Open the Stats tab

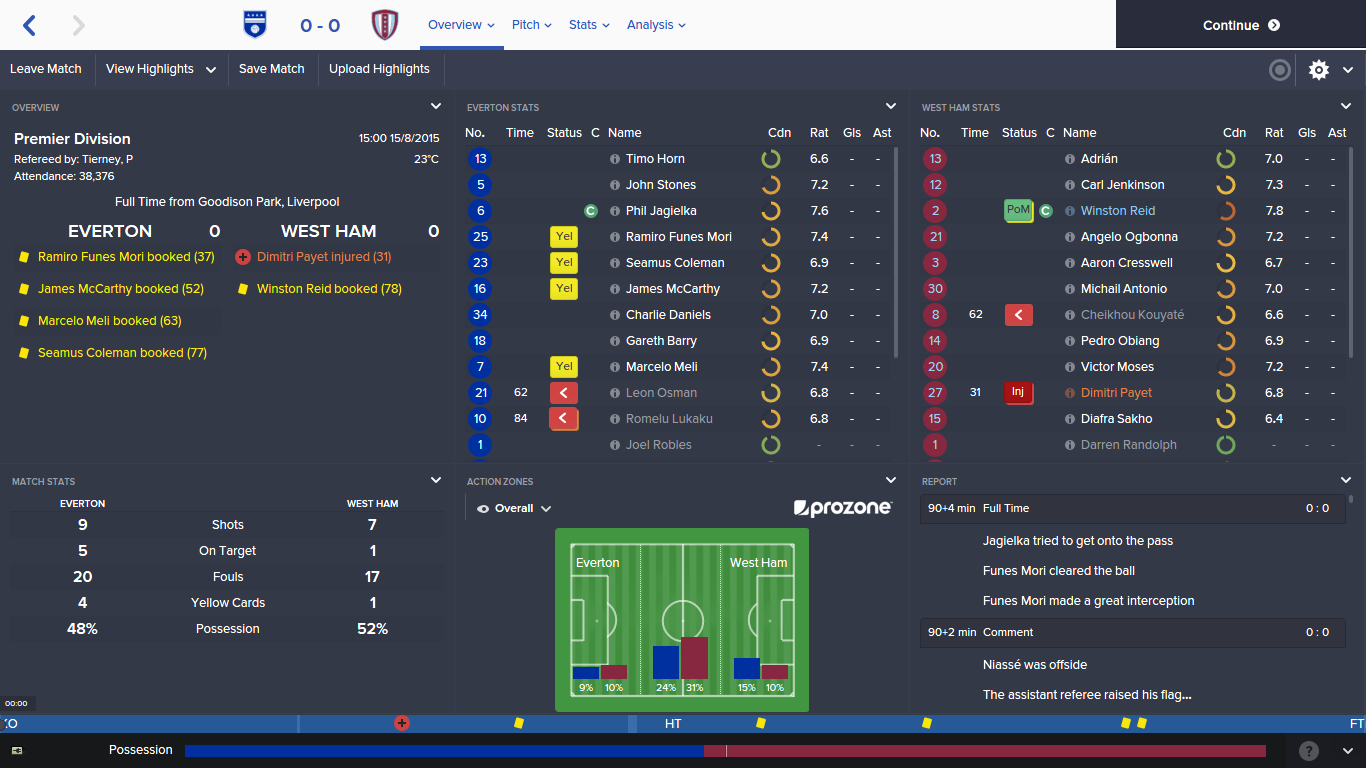[588, 25]
